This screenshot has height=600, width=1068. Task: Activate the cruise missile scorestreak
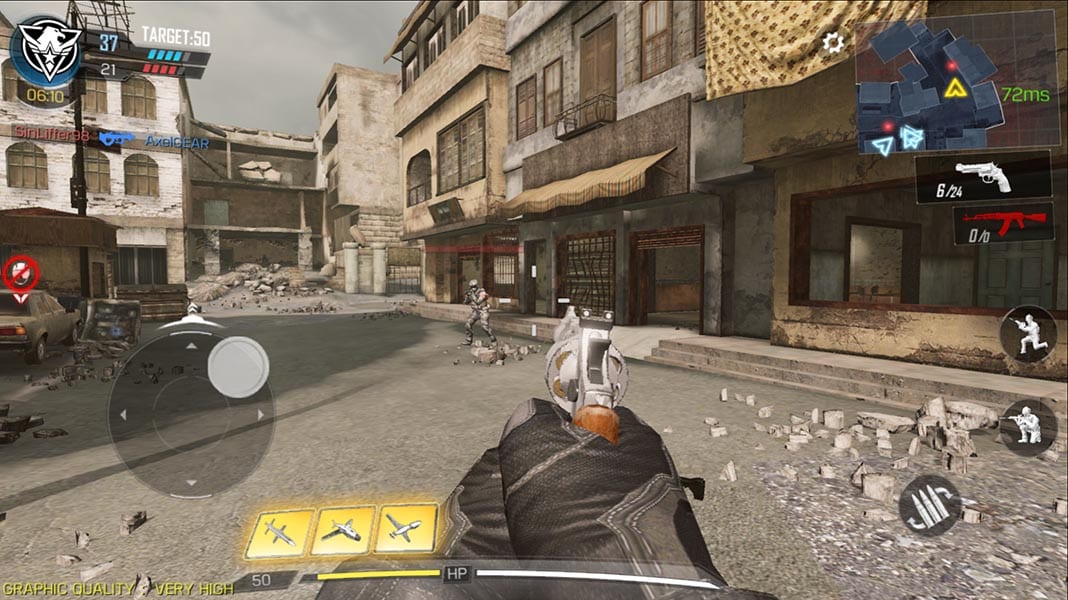[x=280, y=532]
